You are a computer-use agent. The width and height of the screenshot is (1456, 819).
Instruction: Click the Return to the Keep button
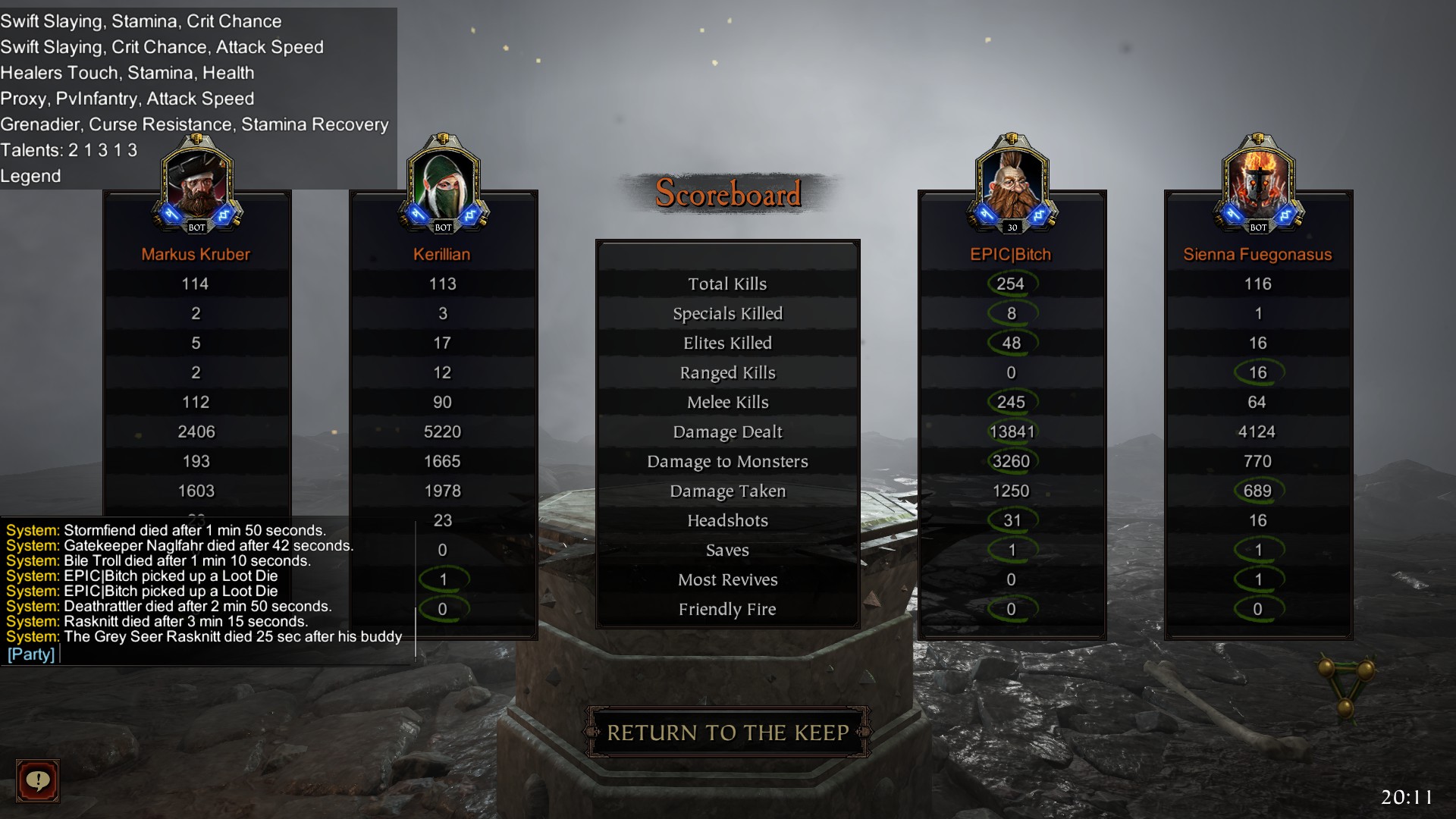click(727, 733)
